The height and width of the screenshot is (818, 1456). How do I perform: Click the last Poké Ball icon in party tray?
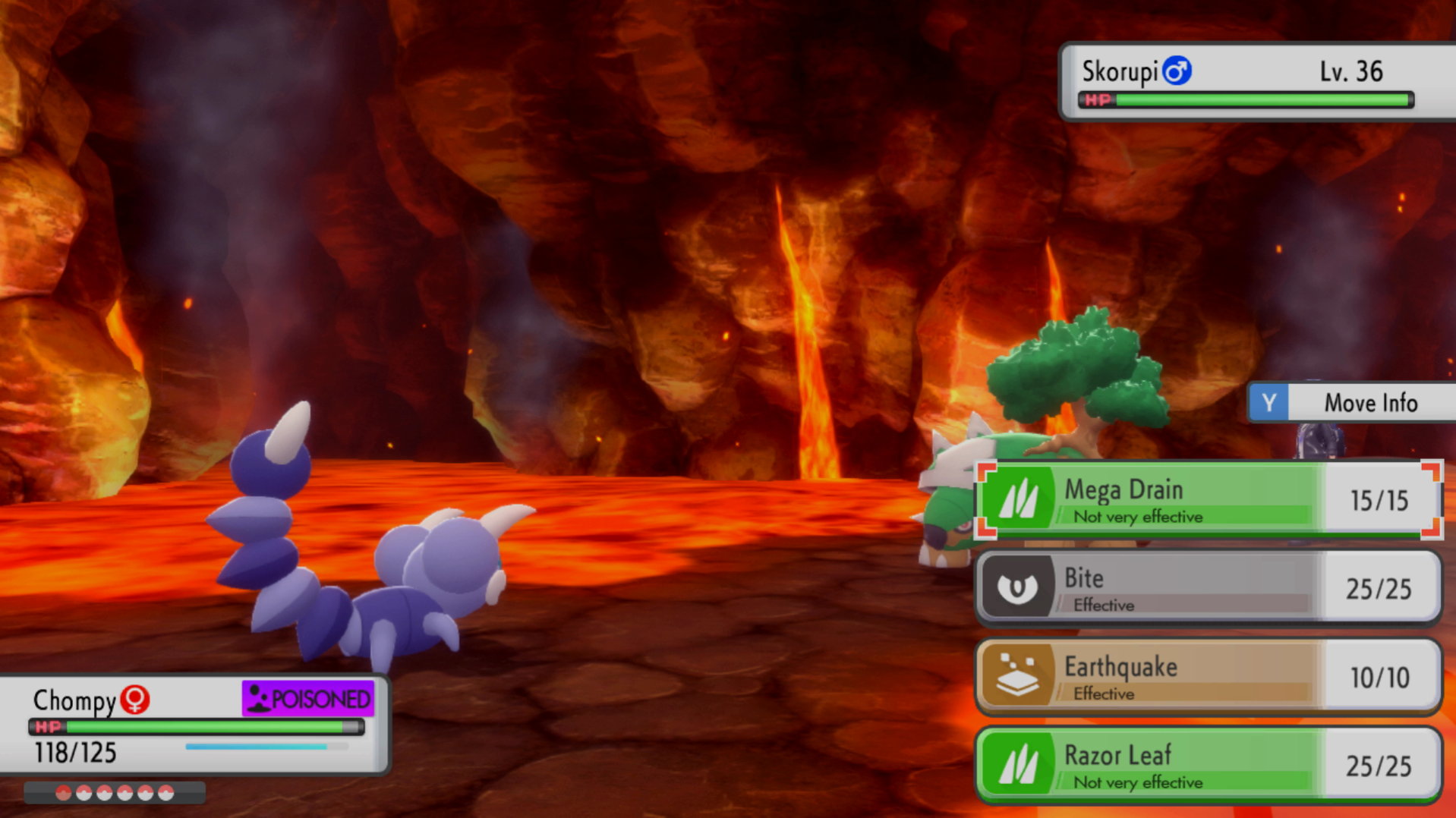pos(166,791)
